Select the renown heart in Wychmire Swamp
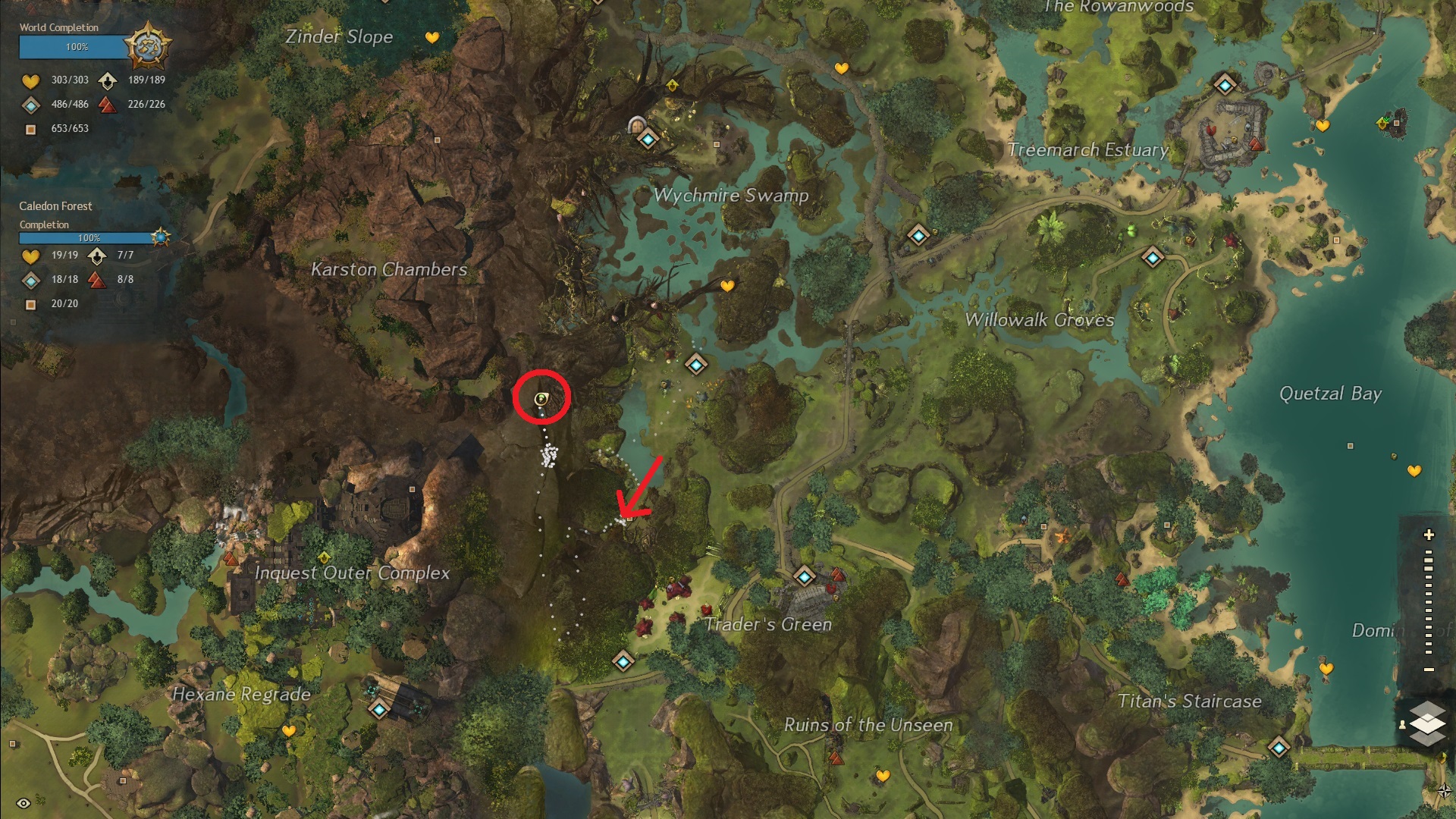Viewport: 1456px width, 819px height. click(x=727, y=286)
